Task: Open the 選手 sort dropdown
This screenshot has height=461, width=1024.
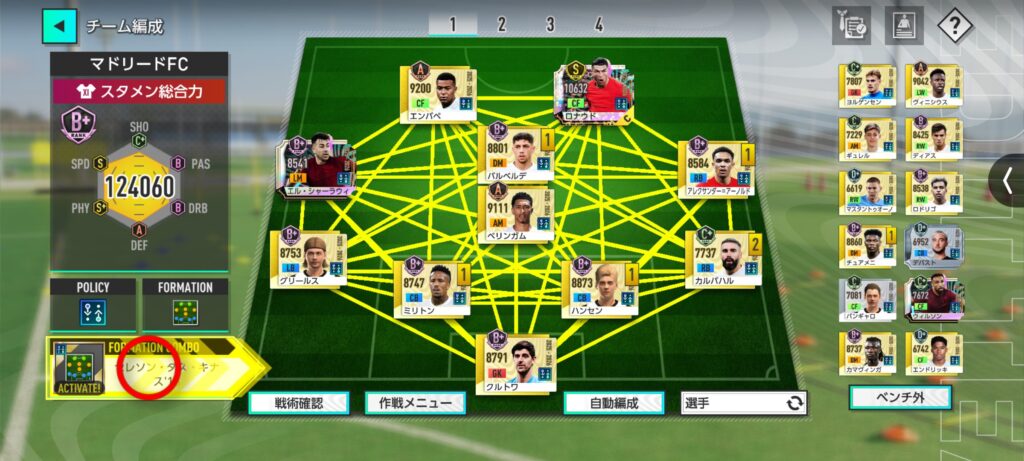Action: (x=745, y=403)
